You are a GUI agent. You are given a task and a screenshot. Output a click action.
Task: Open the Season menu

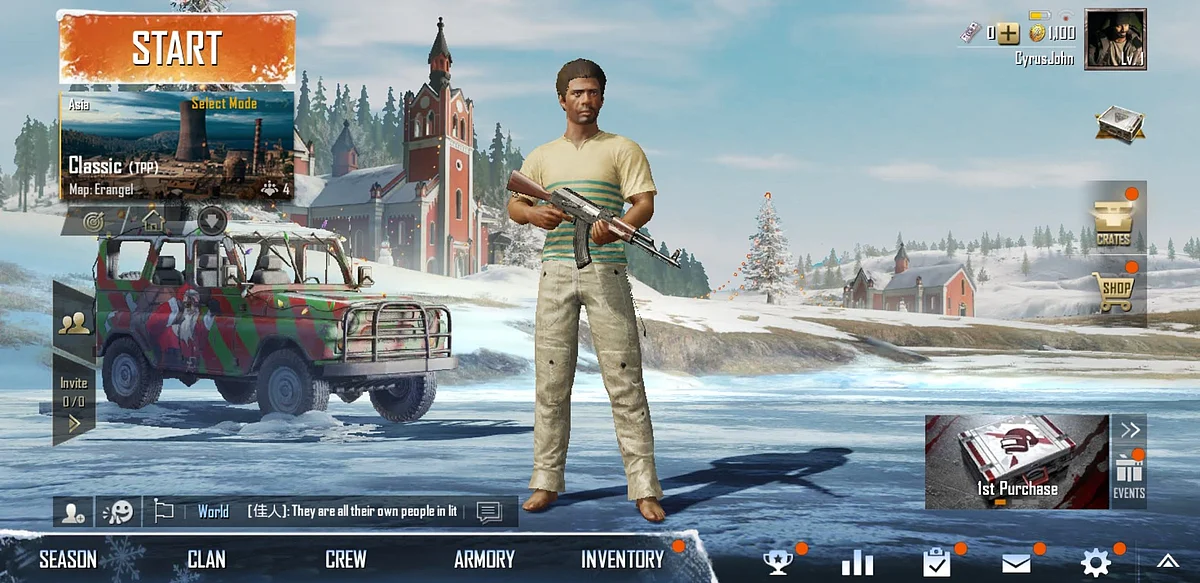[x=68, y=560]
